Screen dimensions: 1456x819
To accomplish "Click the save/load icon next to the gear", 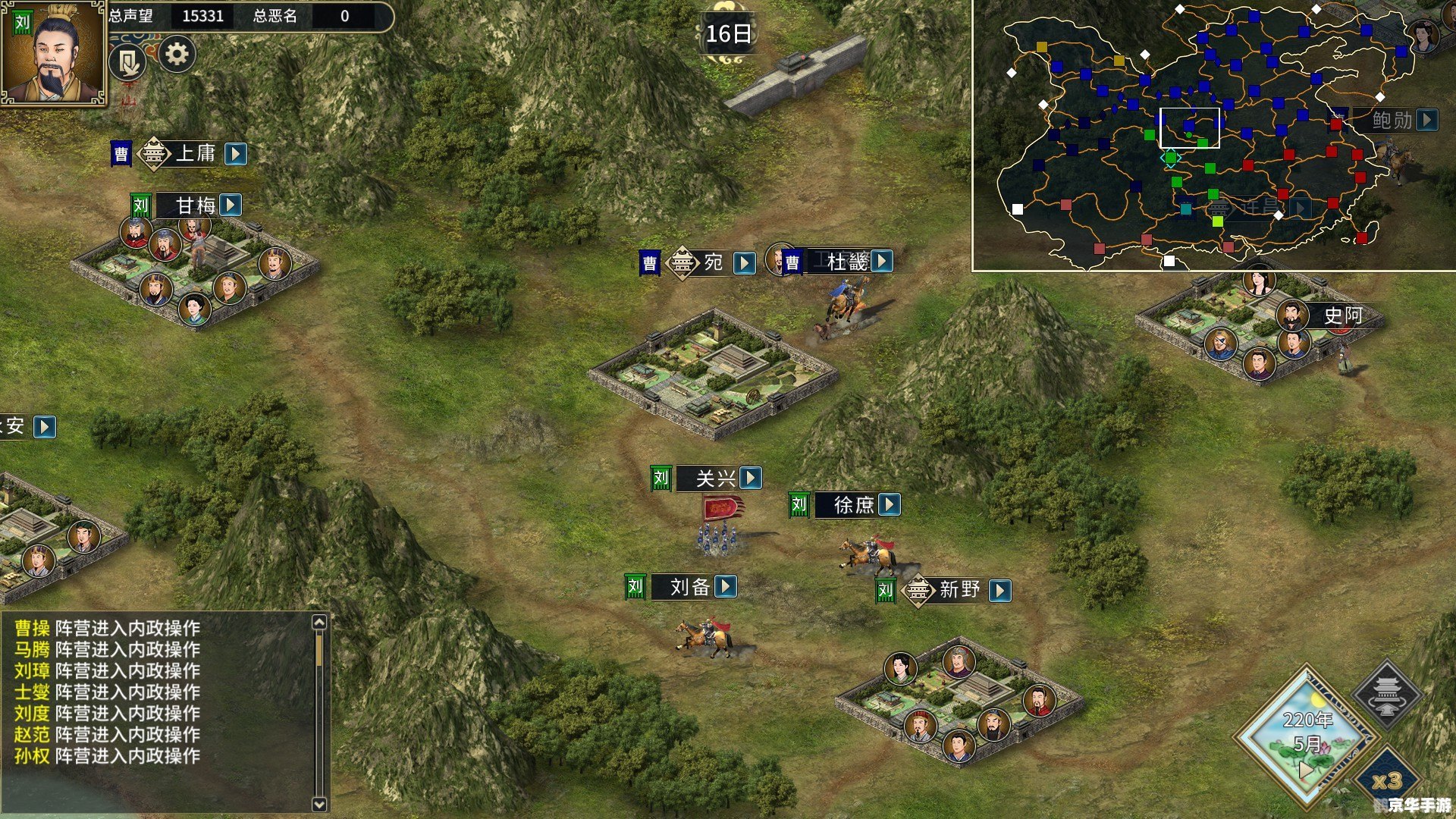I will (127, 61).
